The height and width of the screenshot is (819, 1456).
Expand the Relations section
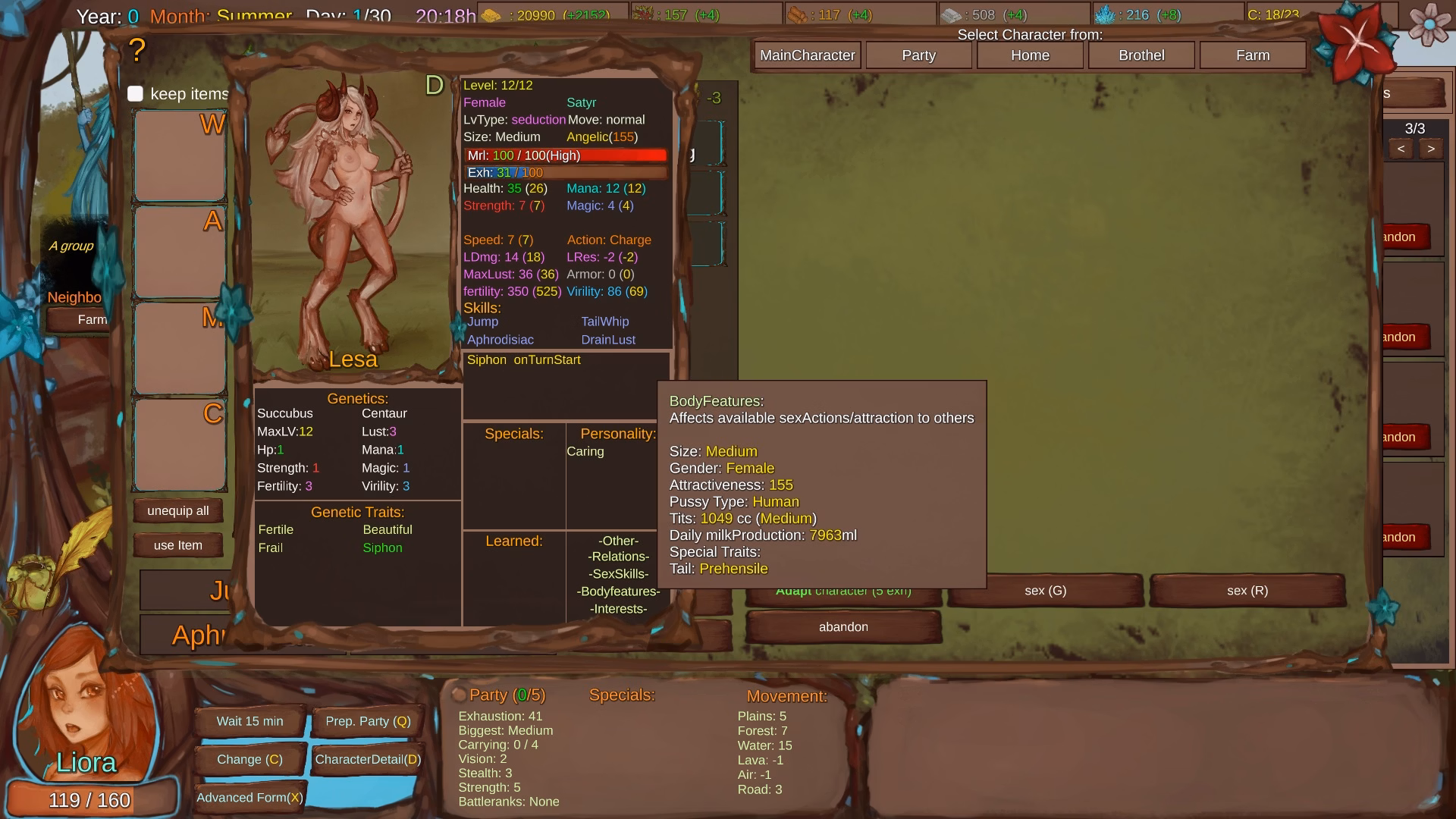[619, 556]
